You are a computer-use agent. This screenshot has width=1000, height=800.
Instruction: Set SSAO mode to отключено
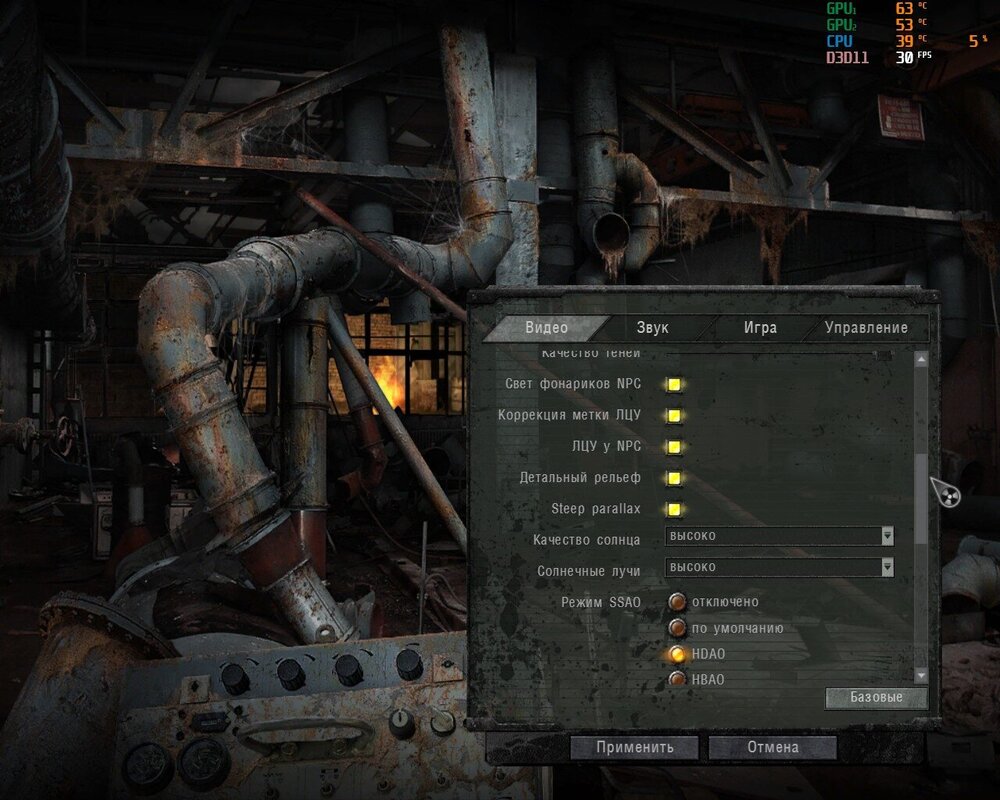click(x=678, y=602)
